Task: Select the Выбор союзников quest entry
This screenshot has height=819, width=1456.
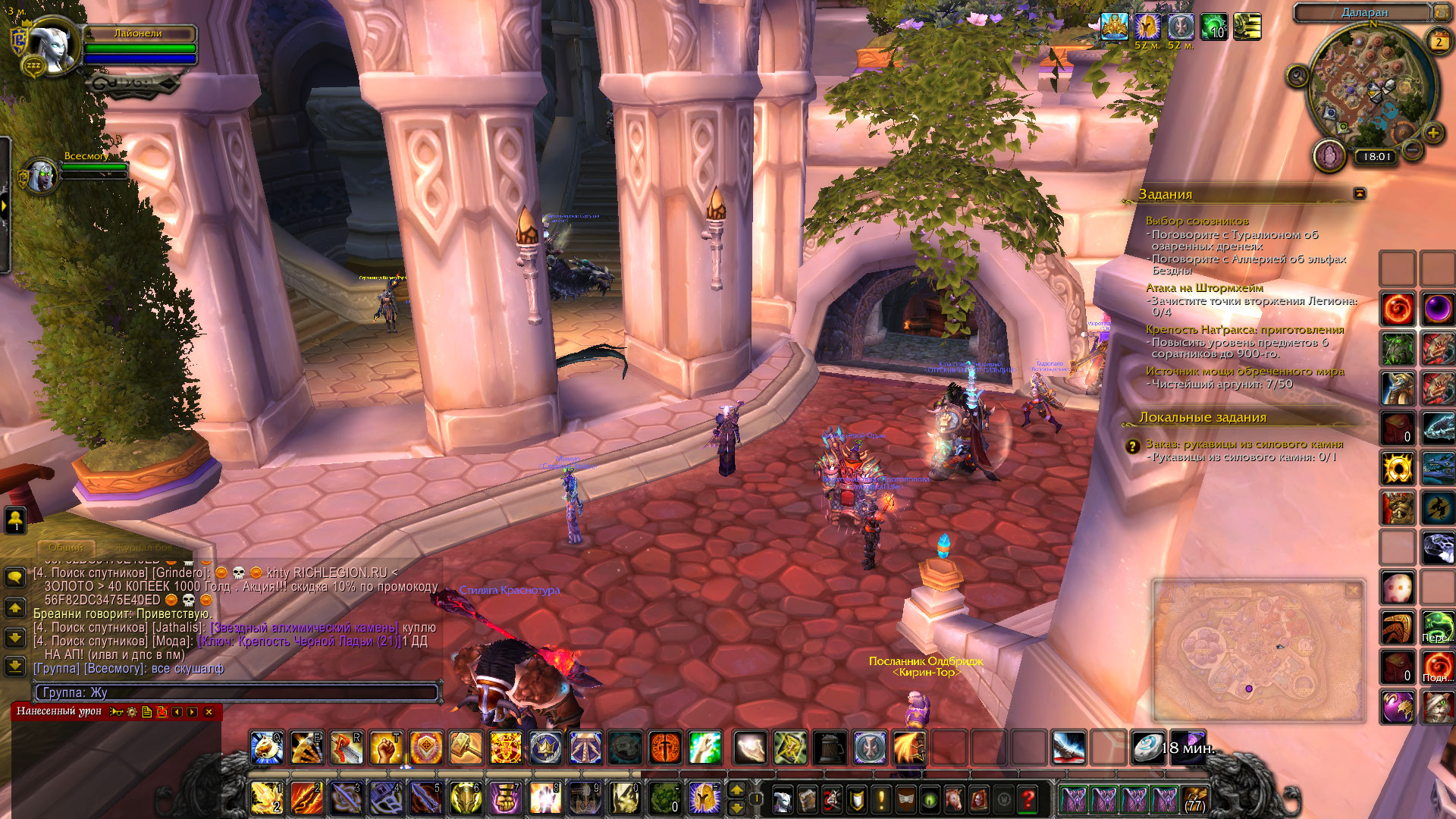Action: click(1197, 221)
